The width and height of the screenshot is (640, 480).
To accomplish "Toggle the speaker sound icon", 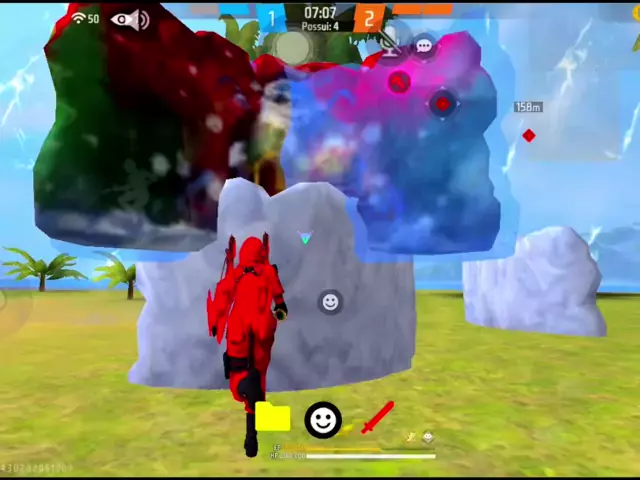I will pyautogui.click(x=143, y=20).
